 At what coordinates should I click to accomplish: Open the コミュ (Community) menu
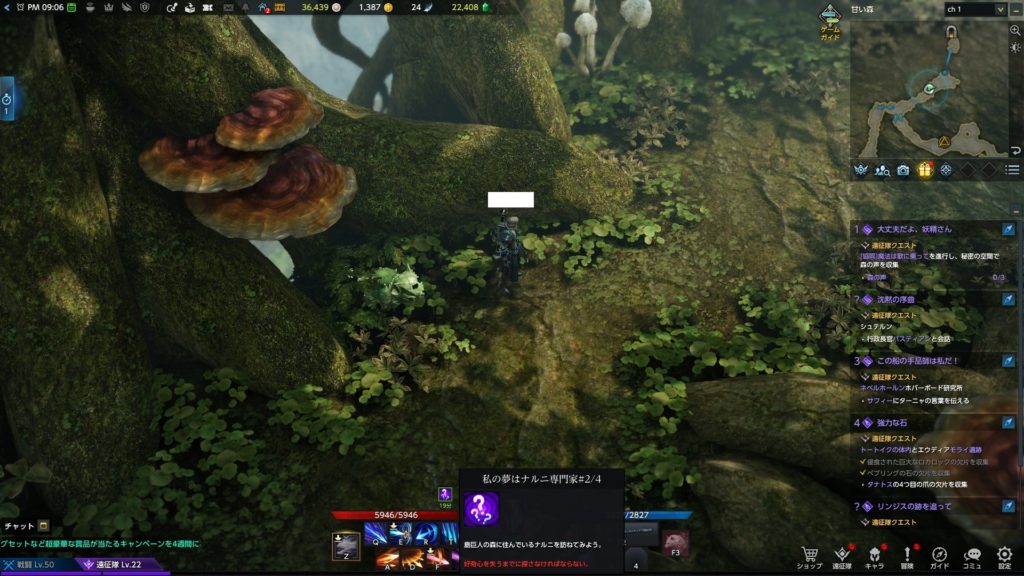(972, 556)
